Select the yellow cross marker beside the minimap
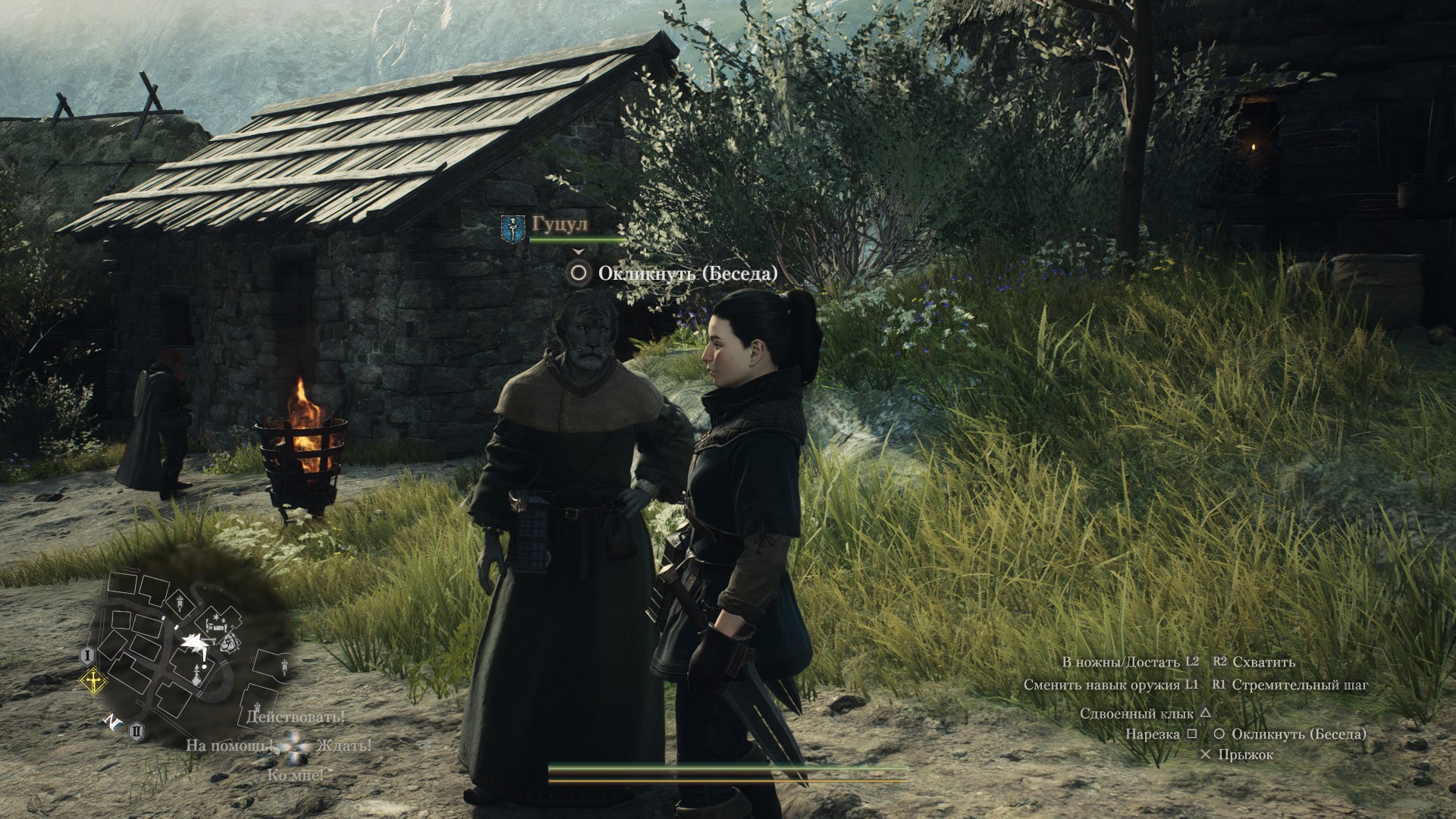The image size is (1456, 819). pos(93,682)
